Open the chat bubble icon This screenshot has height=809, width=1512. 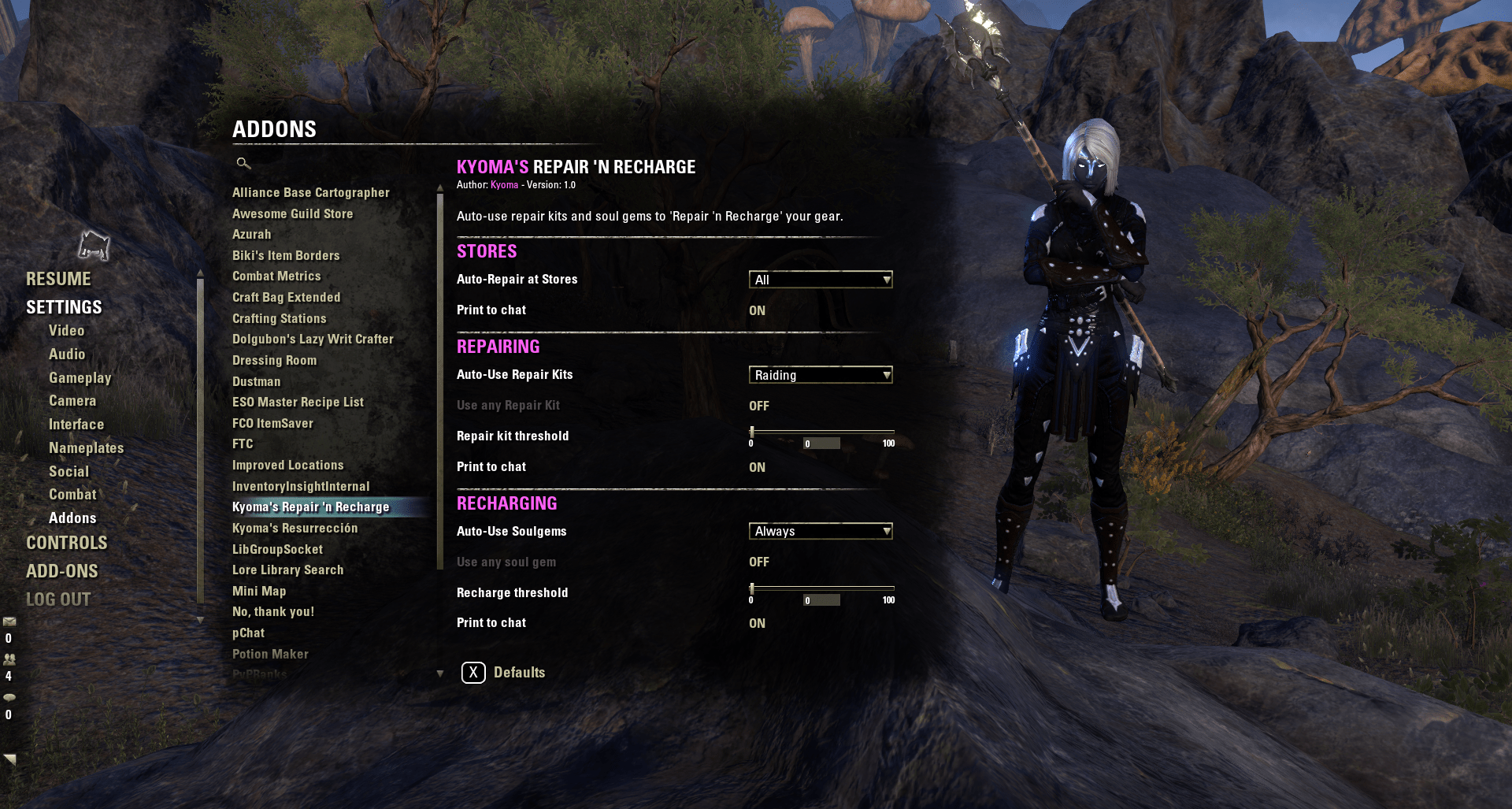[x=9, y=696]
